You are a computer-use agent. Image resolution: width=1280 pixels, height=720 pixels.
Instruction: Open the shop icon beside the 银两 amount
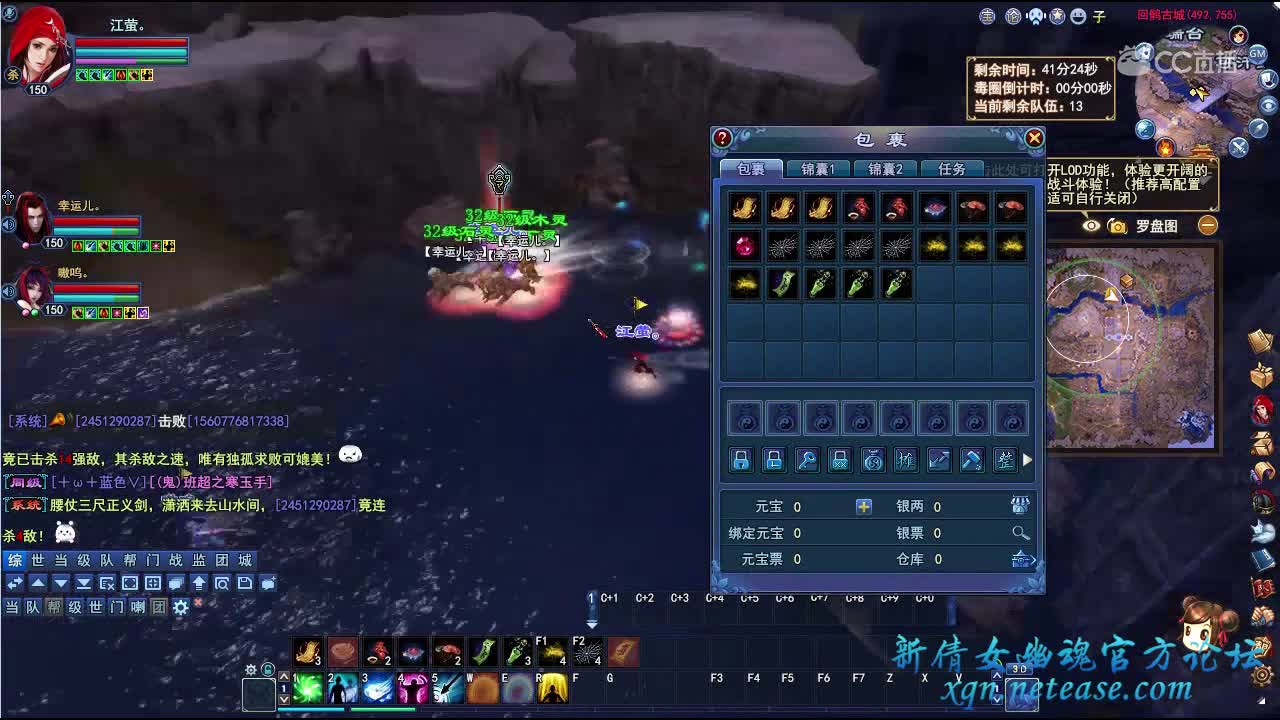[x=1020, y=505]
